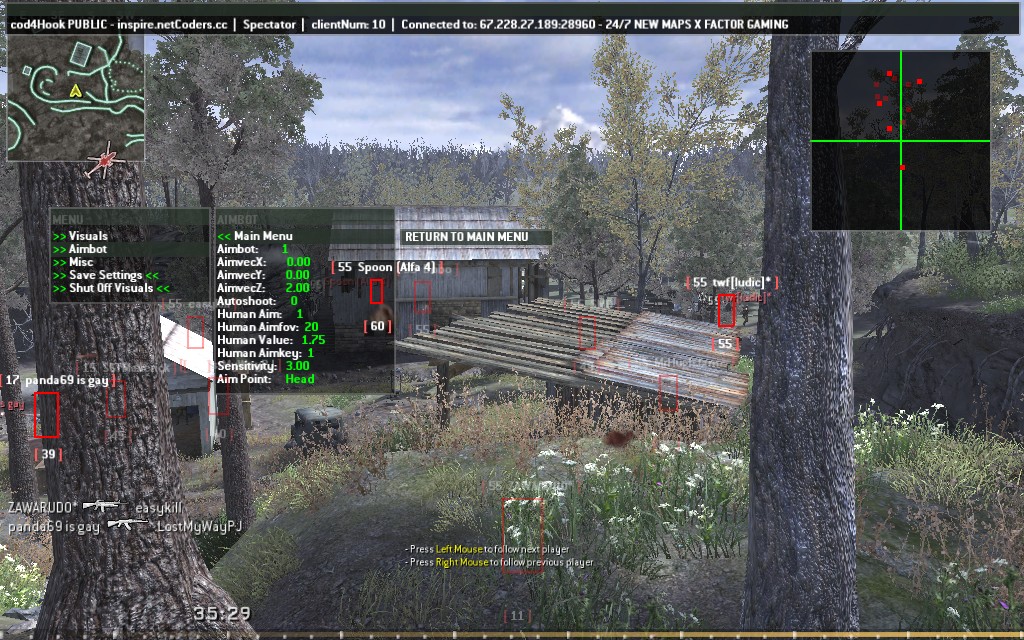Select the AimvecY value row
This screenshot has width=1024, height=640.
[x=263, y=275]
